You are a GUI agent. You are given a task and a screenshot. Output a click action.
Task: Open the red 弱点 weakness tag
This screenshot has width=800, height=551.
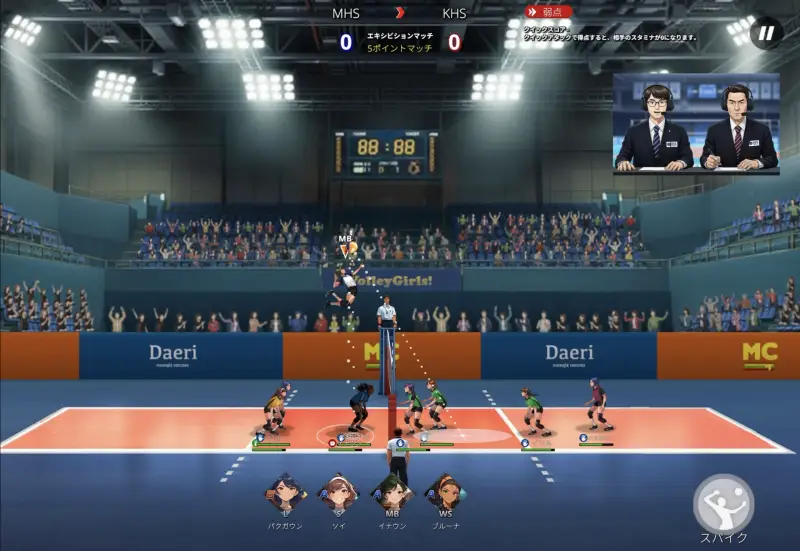(x=549, y=12)
